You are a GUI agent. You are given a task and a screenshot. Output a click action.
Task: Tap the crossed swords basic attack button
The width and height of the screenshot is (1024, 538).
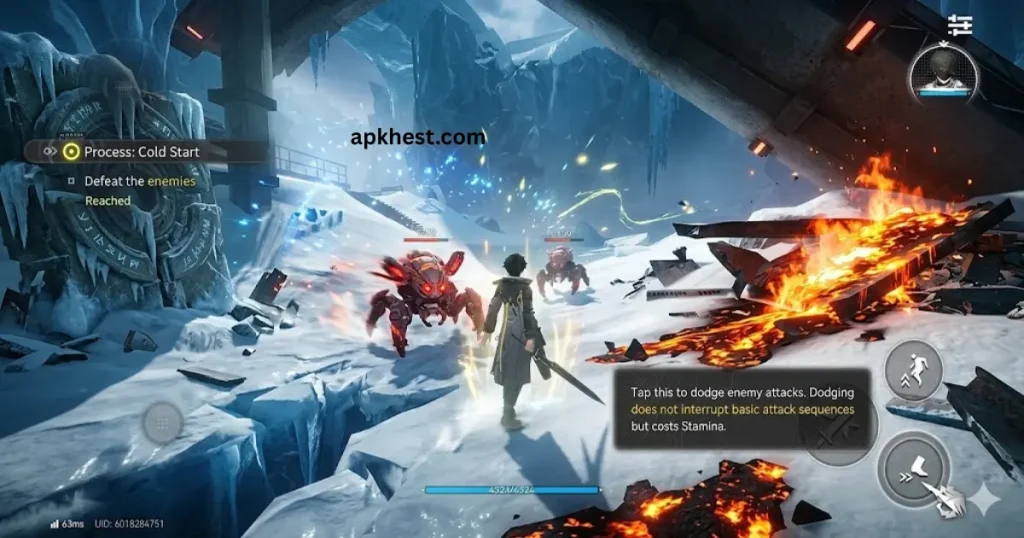tap(838, 432)
